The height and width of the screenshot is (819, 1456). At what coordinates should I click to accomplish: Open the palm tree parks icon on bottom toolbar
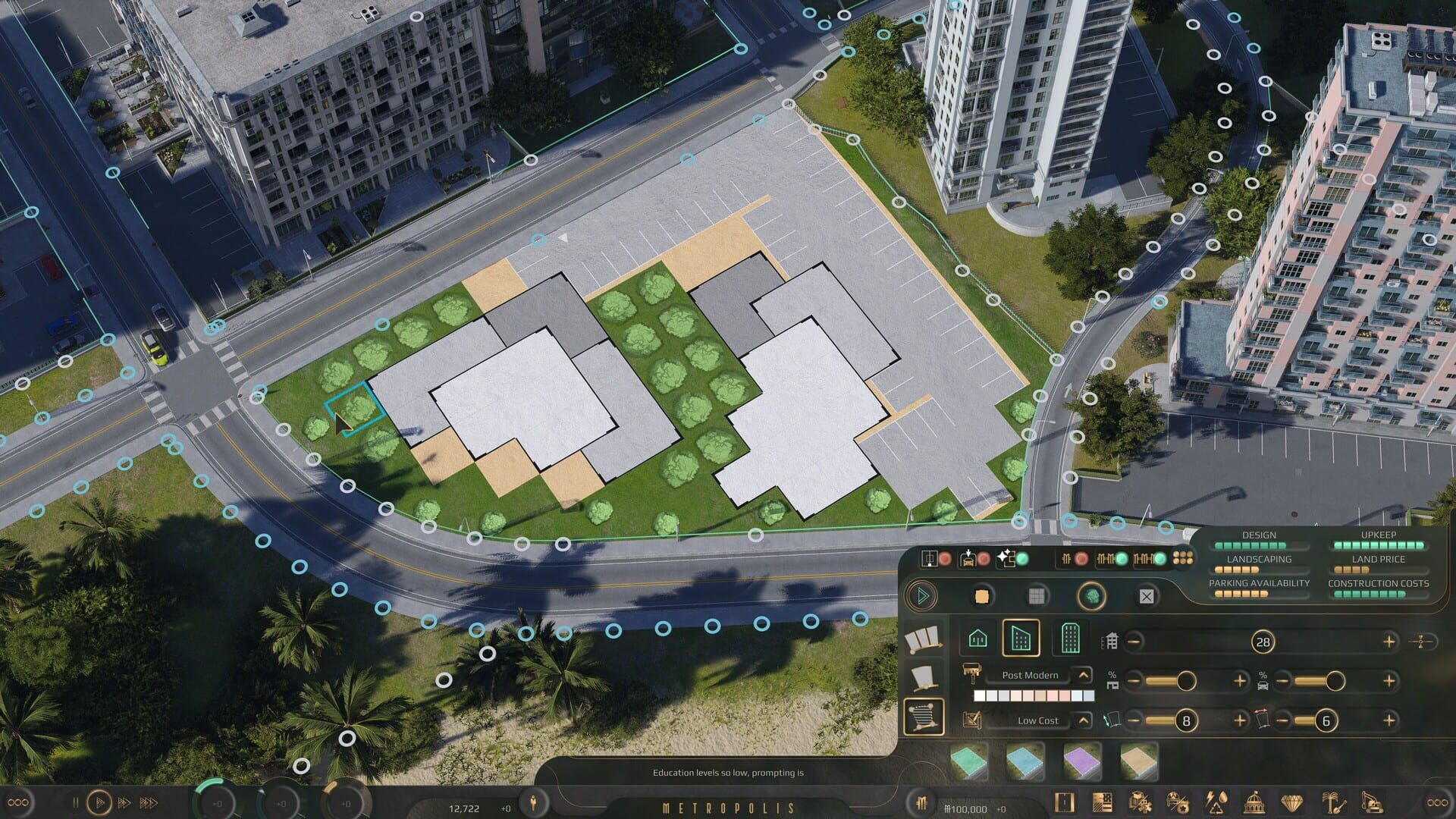tap(1331, 800)
